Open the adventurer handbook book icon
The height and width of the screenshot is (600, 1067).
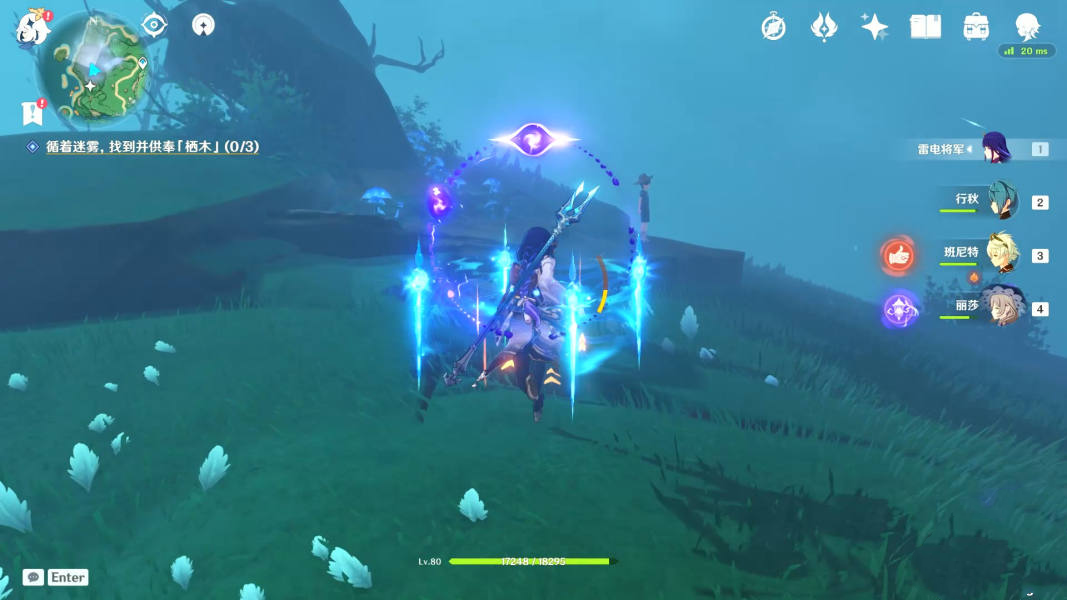tap(925, 27)
